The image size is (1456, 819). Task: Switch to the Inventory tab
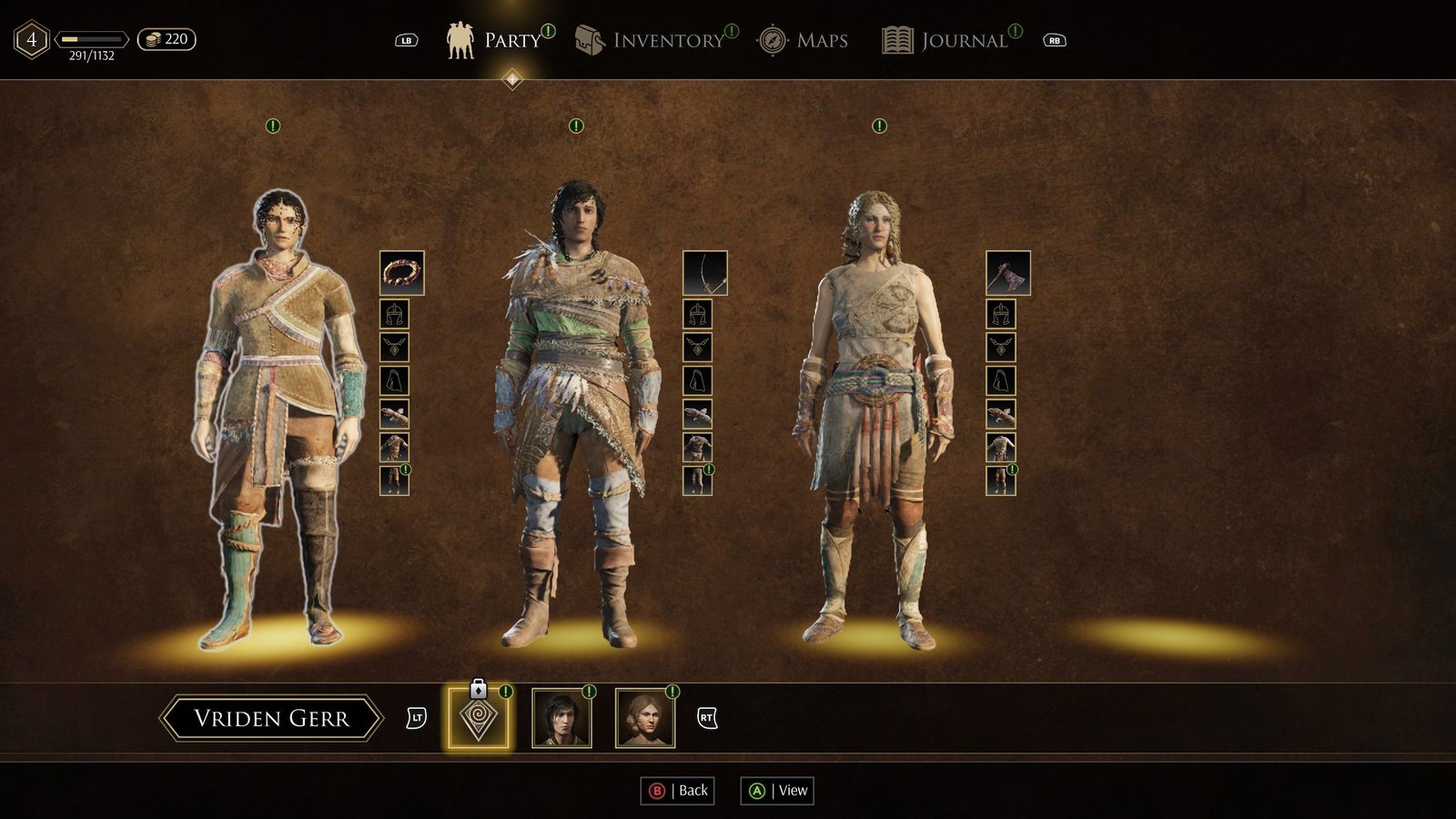click(x=652, y=40)
